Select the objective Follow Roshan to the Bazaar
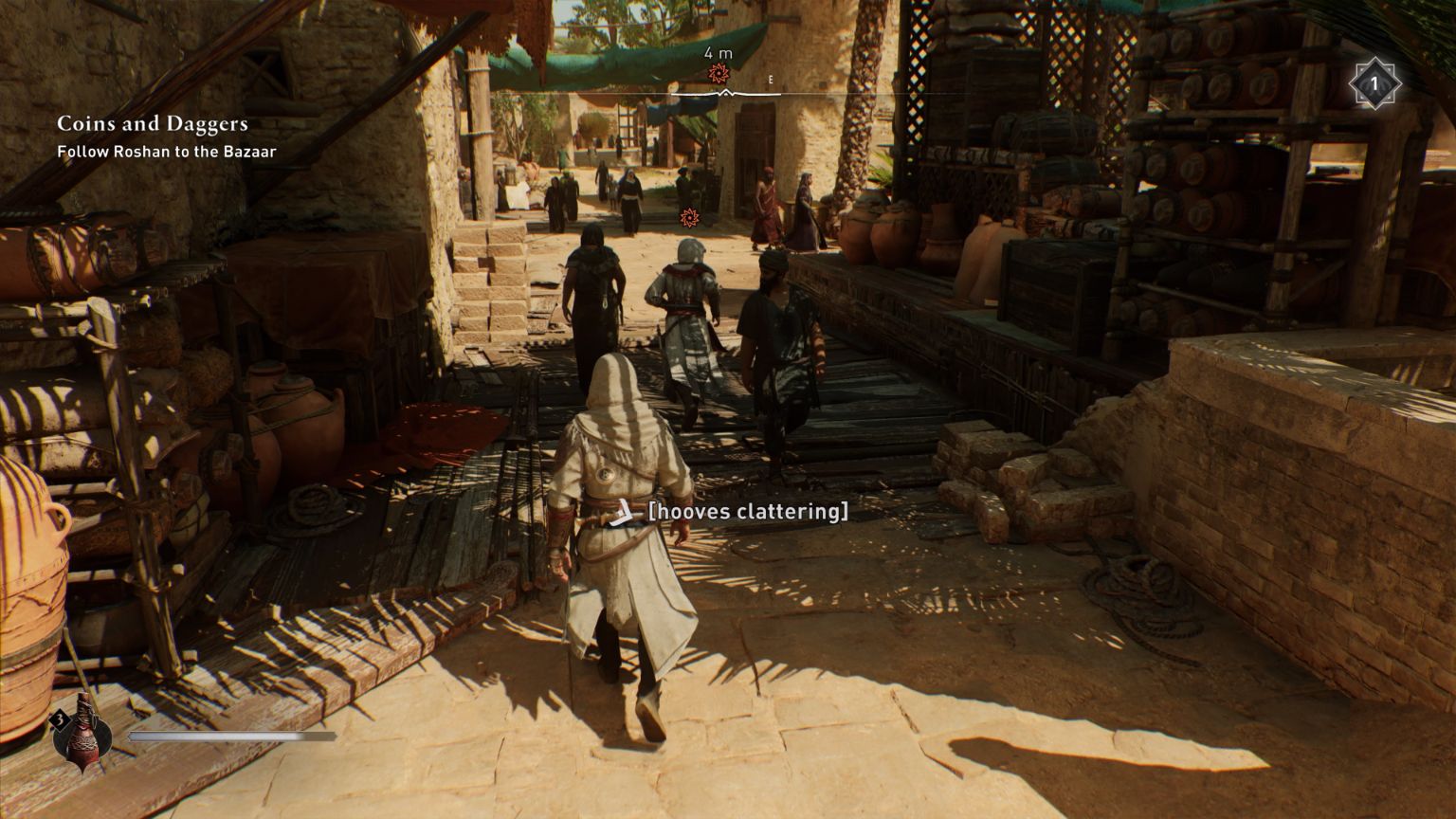Viewport: 1456px width, 819px height. [167, 151]
